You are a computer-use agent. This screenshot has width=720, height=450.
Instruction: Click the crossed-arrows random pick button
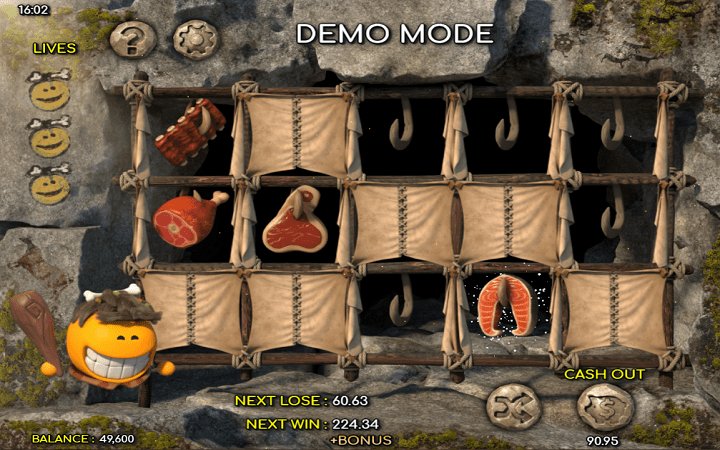(x=513, y=408)
